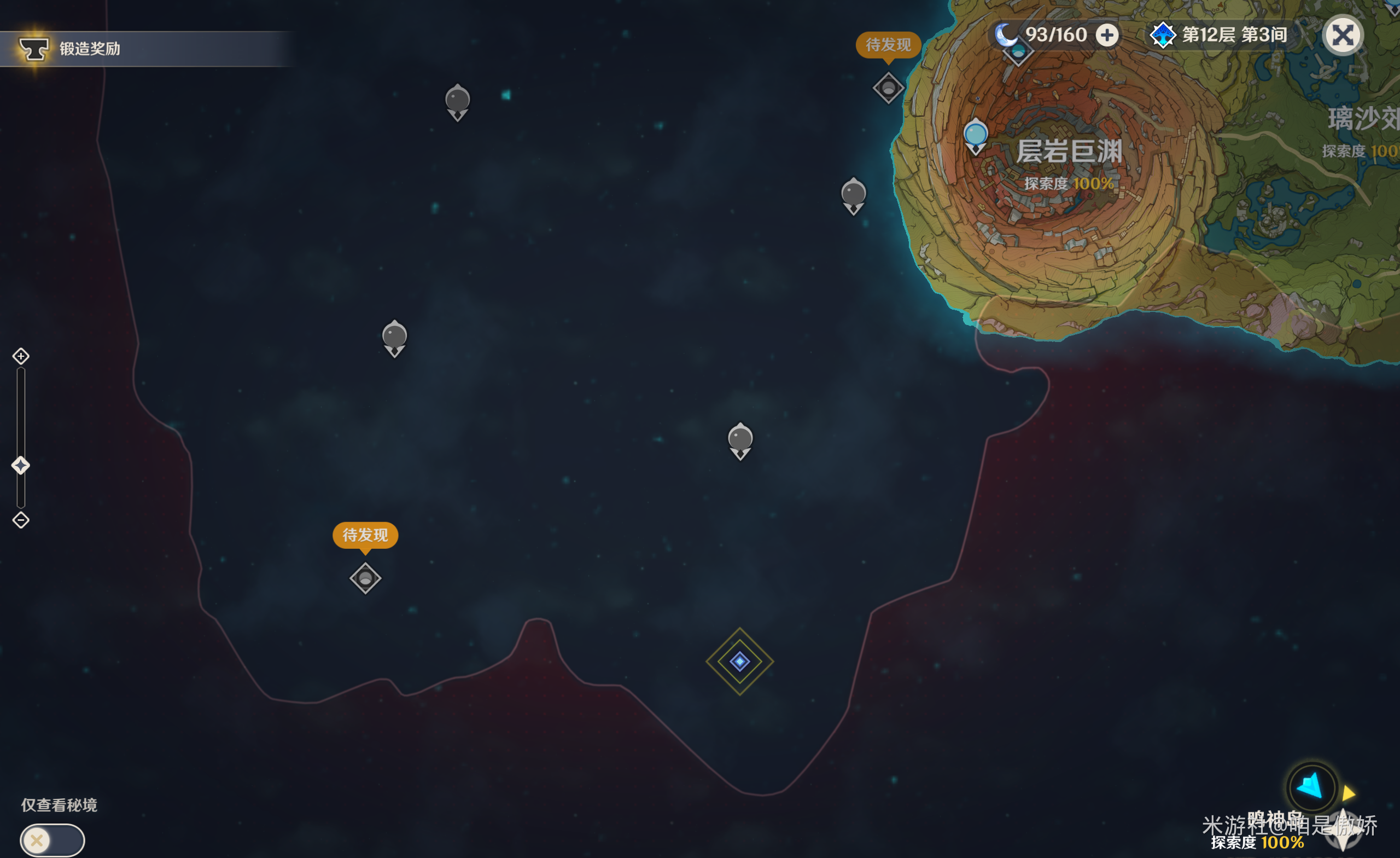
Task: Zoom in the map with the plus diamond
Action: point(21,356)
